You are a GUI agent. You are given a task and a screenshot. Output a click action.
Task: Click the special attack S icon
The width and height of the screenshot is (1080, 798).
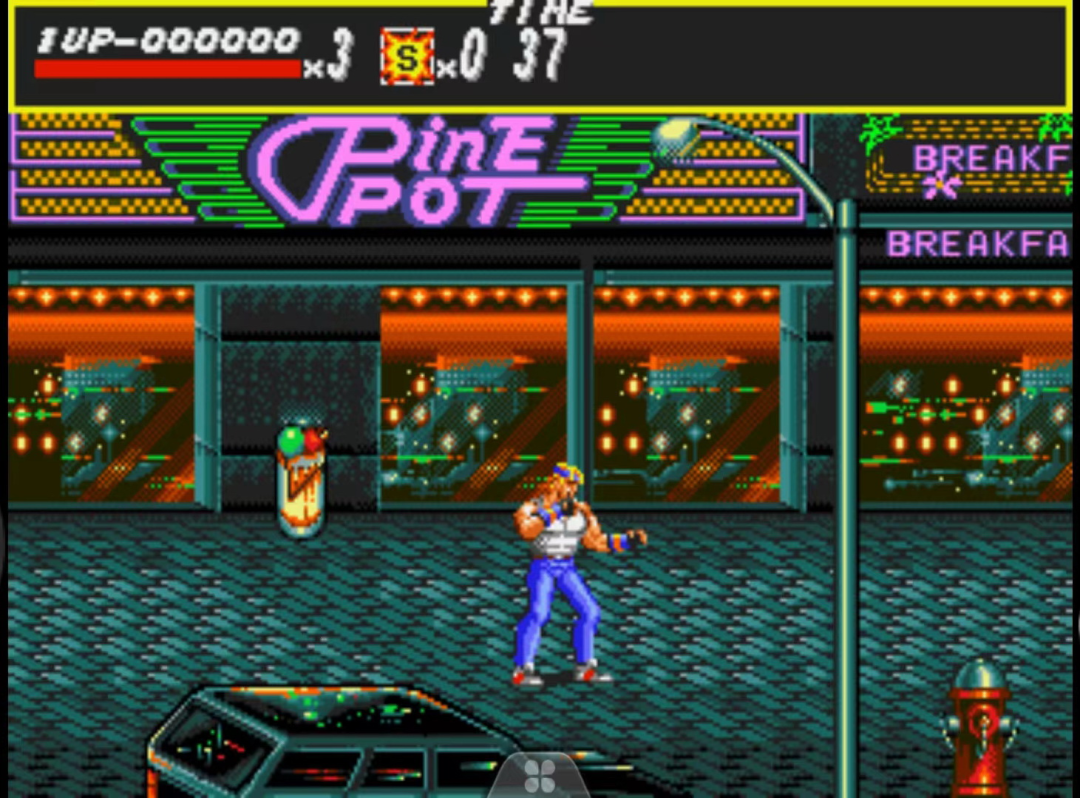coord(407,58)
